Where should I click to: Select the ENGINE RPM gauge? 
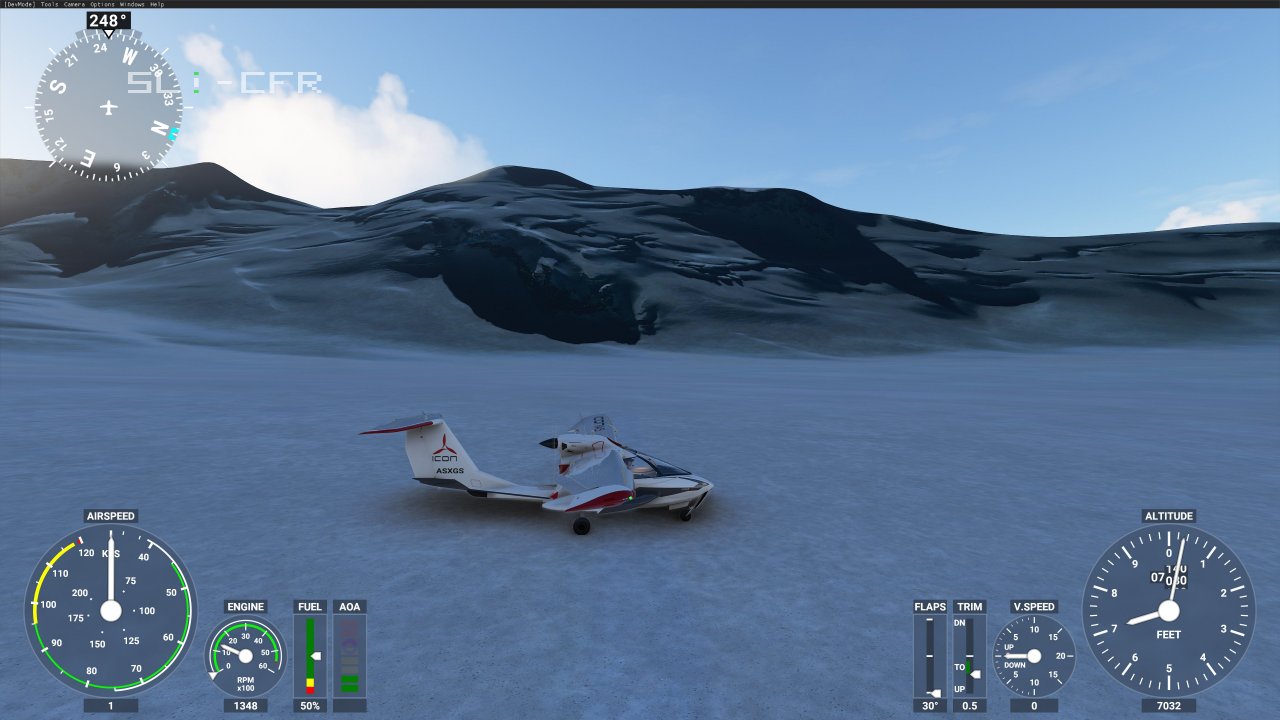tap(245, 655)
